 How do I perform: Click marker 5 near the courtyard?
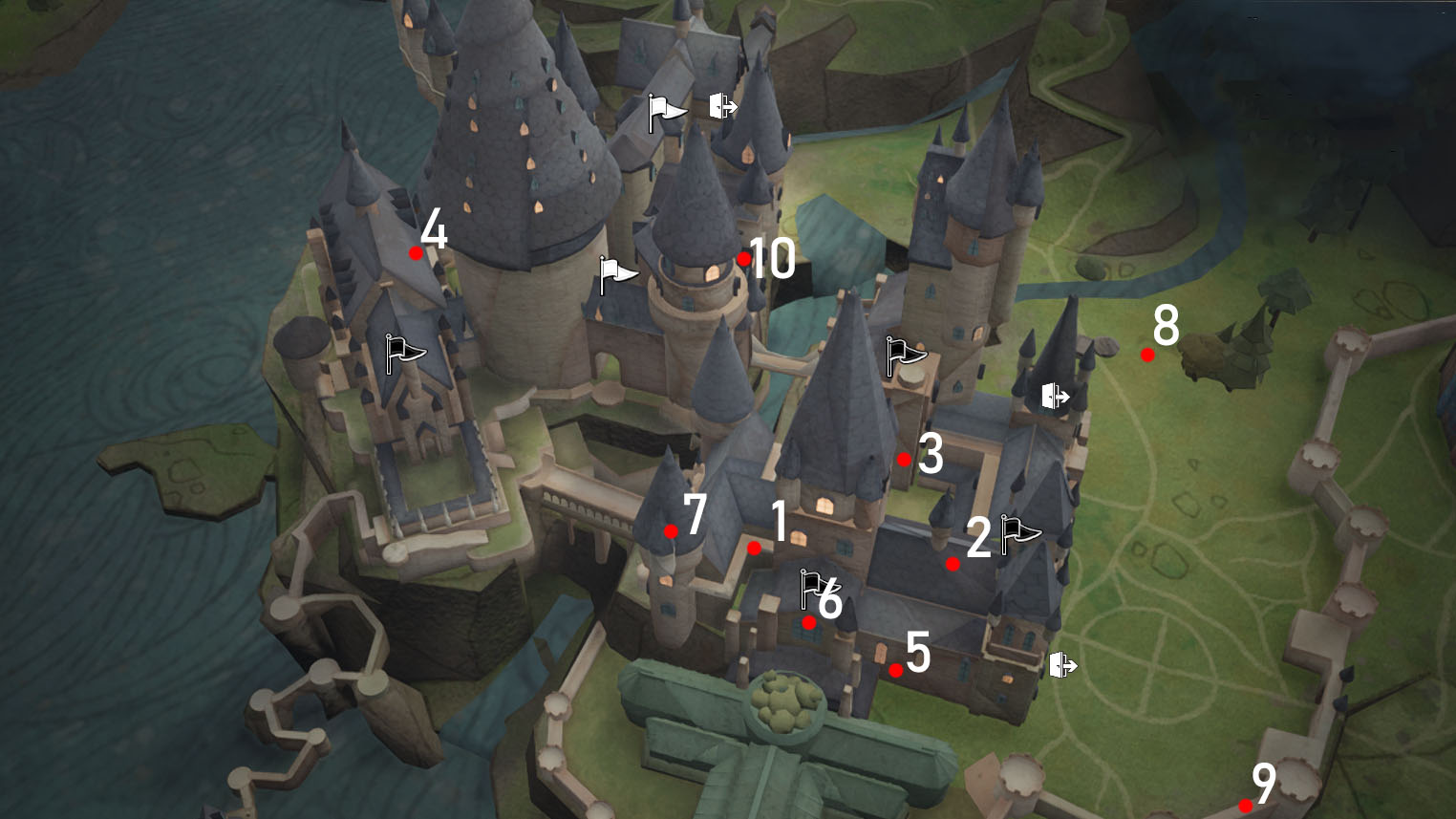tap(894, 669)
